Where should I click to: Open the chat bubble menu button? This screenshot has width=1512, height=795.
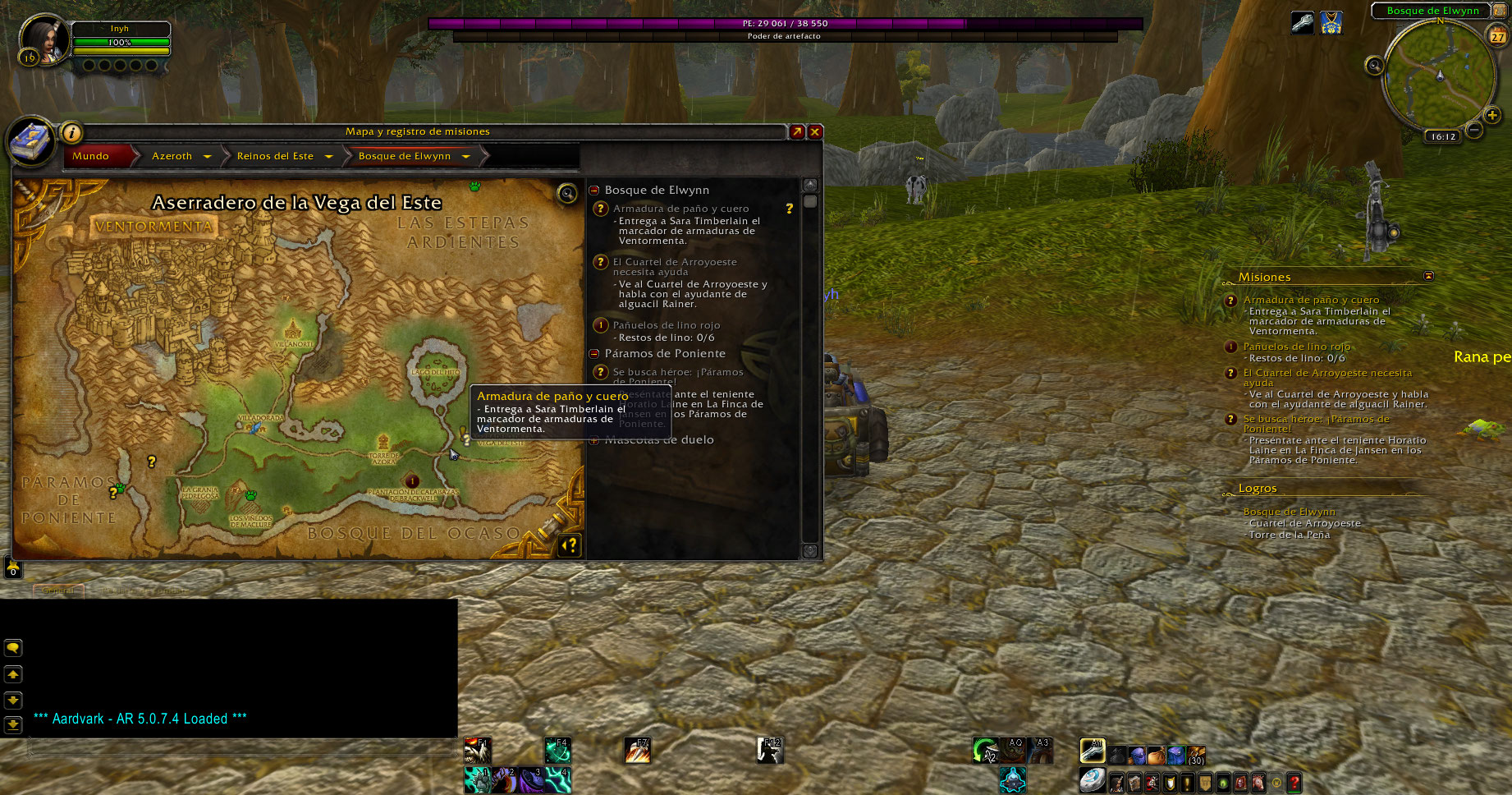pos(13,648)
